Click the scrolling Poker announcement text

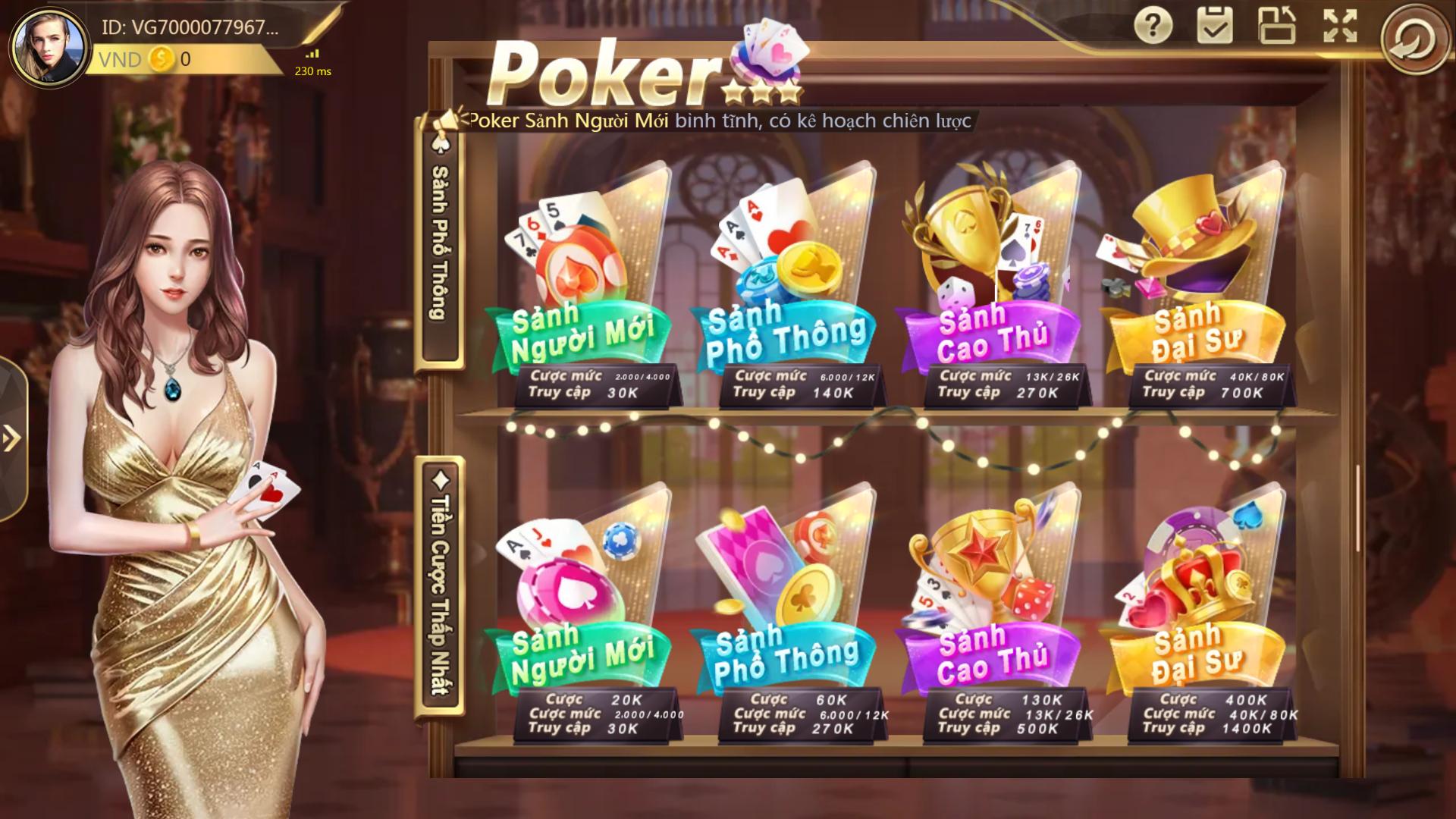pos(720,119)
